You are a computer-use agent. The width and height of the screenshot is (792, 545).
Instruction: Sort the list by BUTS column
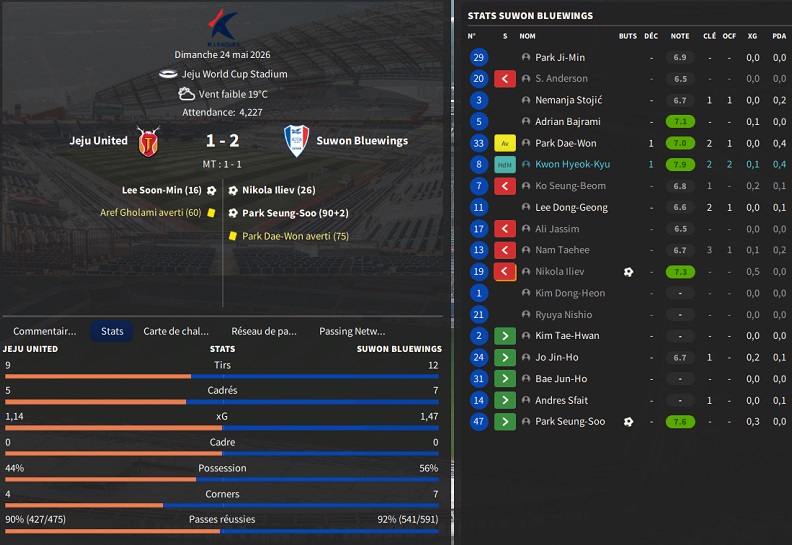pyautogui.click(x=627, y=36)
